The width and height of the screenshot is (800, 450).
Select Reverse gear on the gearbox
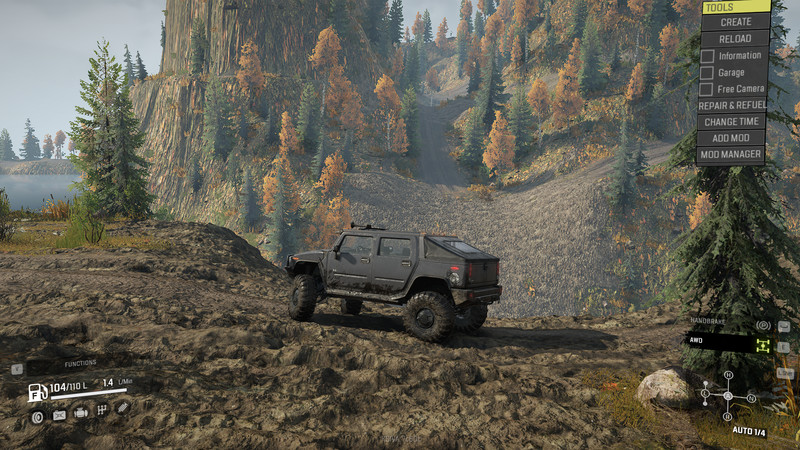coord(728,417)
